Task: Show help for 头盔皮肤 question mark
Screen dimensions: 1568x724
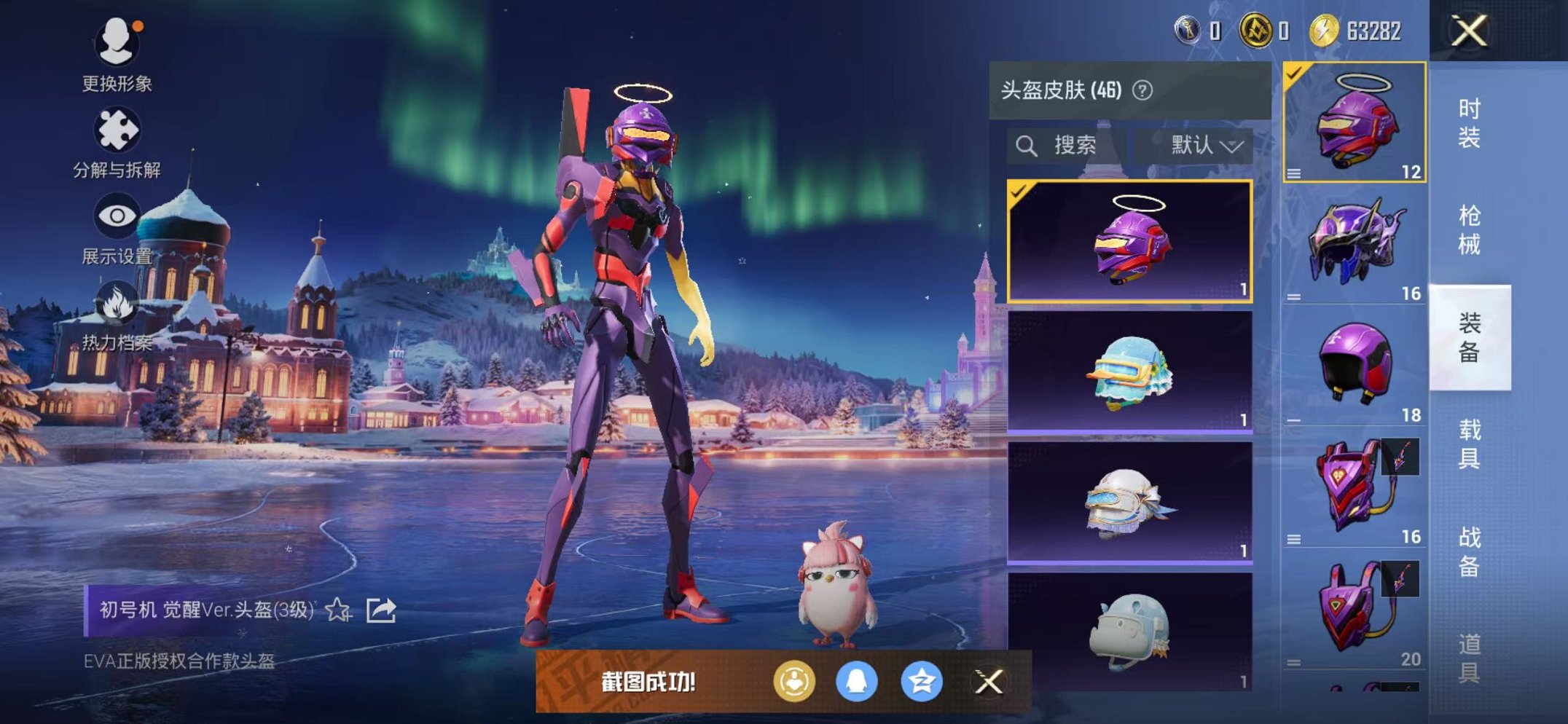Action: tap(1142, 90)
